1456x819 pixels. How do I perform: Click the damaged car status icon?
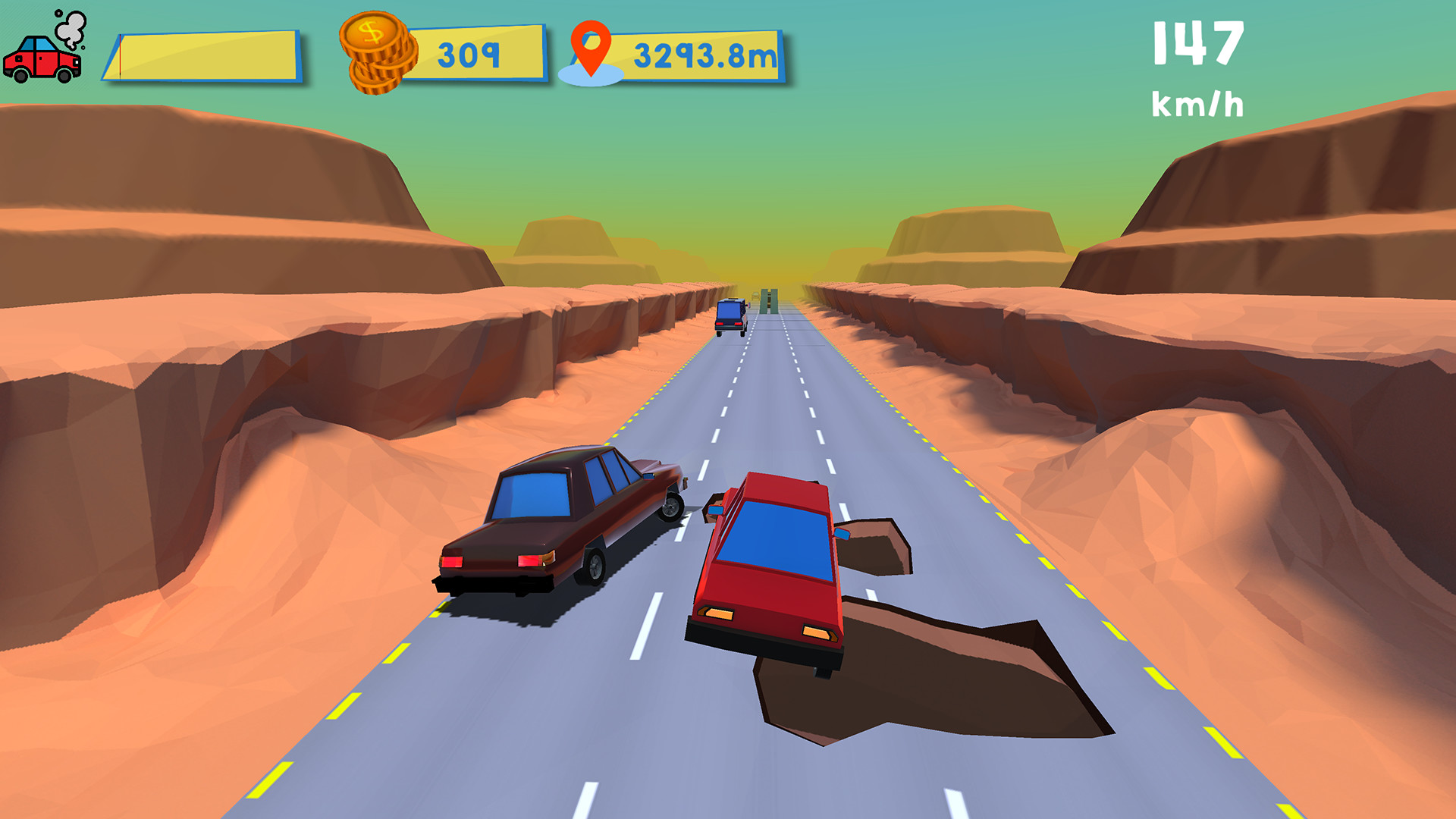click(42, 62)
